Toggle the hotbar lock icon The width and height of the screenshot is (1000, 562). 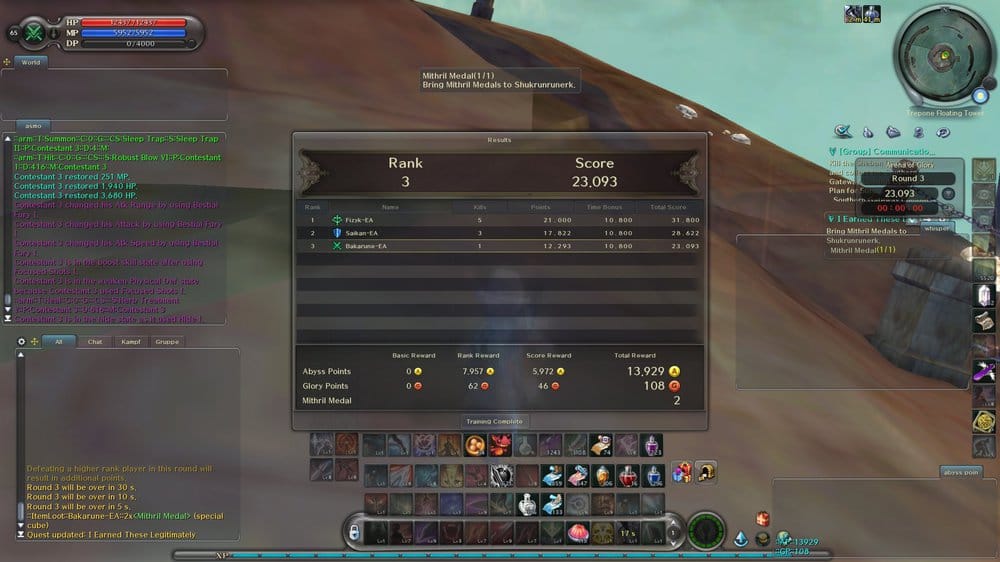pyautogui.click(x=354, y=533)
